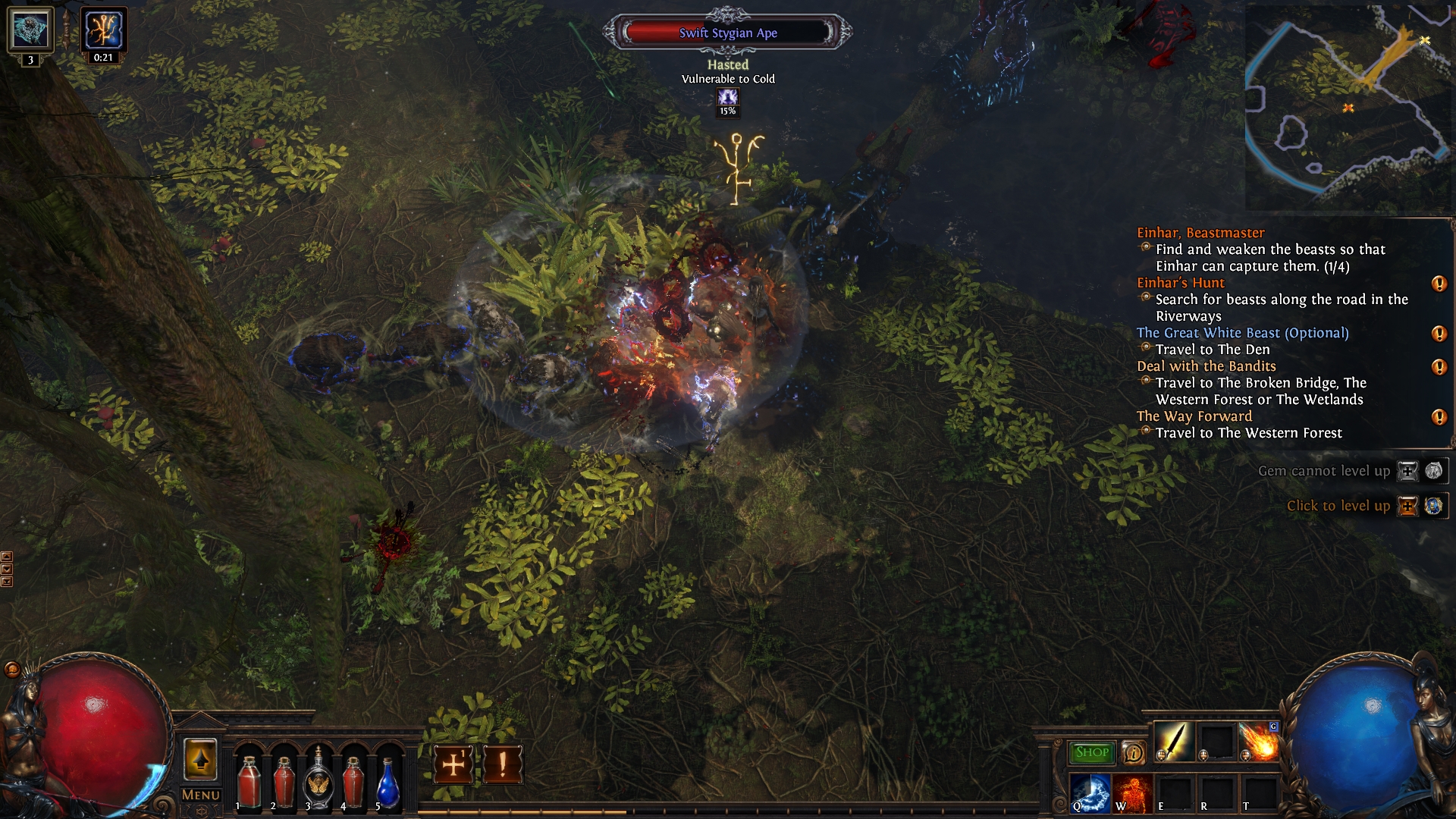The width and height of the screenshot is (1456, 819).
Task: Open the exclamation mark notification button
Action: tap(502, 764)
